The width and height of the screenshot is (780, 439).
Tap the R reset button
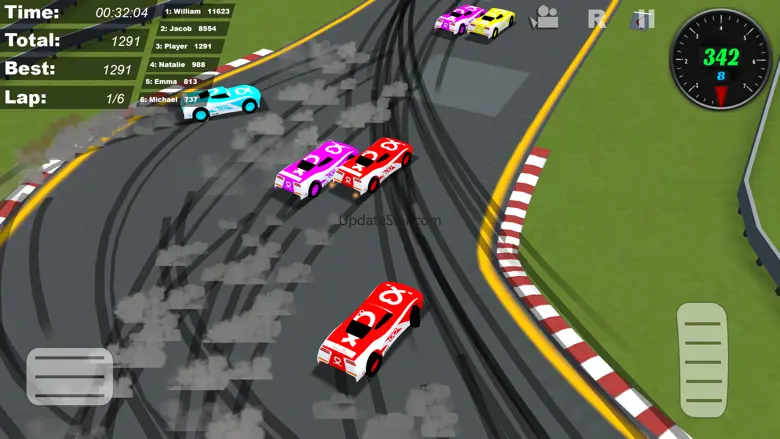(x=597, y=18)
